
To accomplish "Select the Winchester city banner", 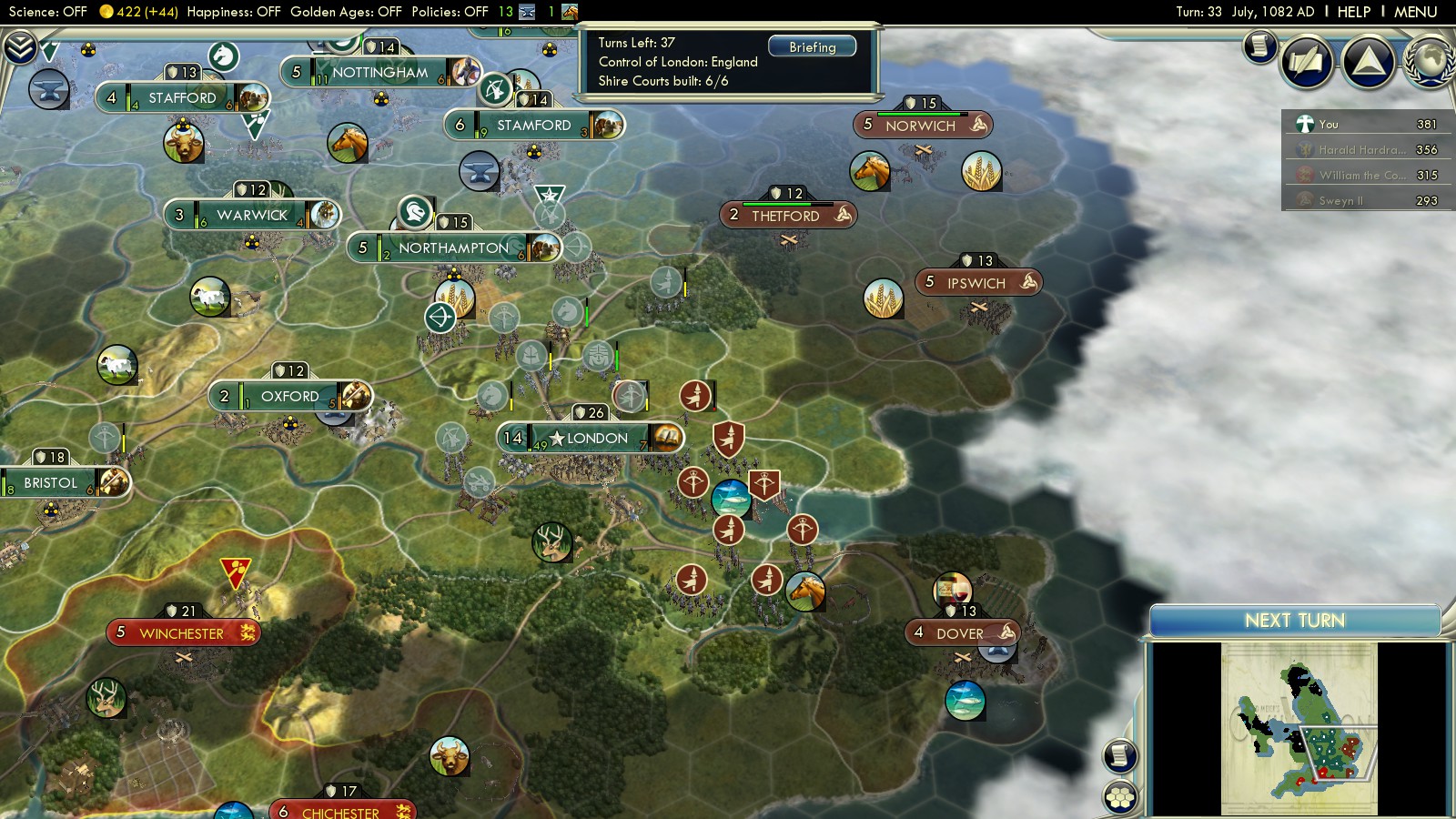I will click(x=182, y=633).
